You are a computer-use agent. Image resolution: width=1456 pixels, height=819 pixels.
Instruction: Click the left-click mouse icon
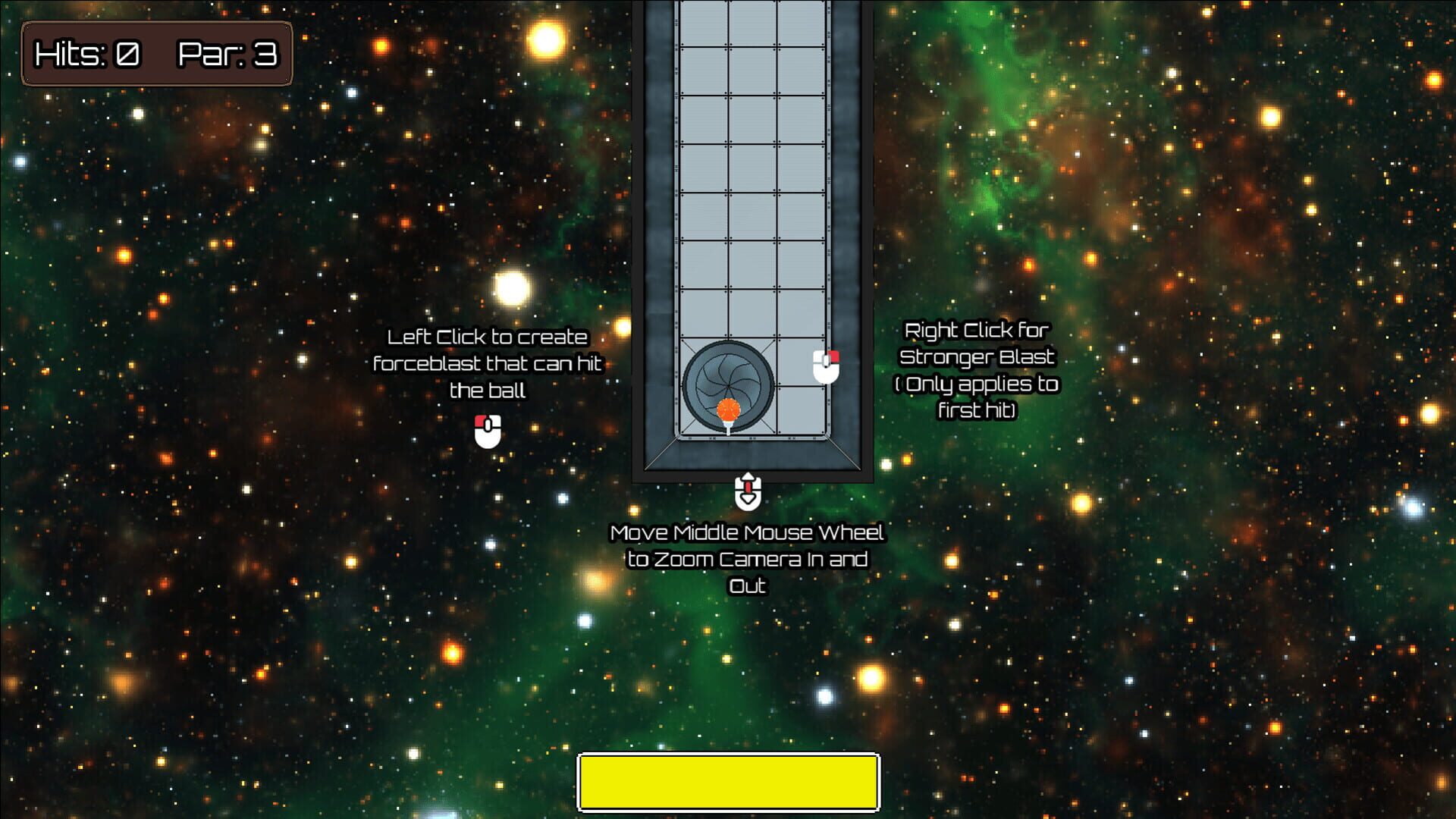(x=486, y=432)
